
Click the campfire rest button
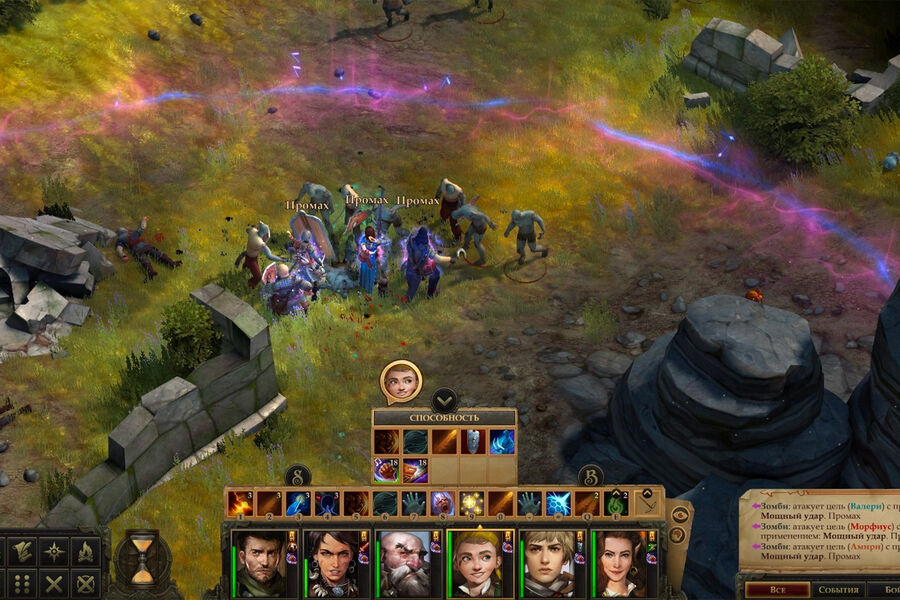[x=85, y=551]
